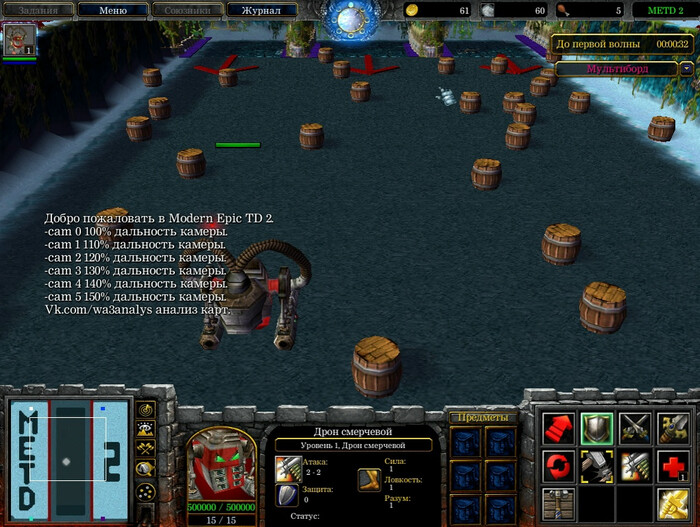Open the Союзники allies button

coord(189,10)
